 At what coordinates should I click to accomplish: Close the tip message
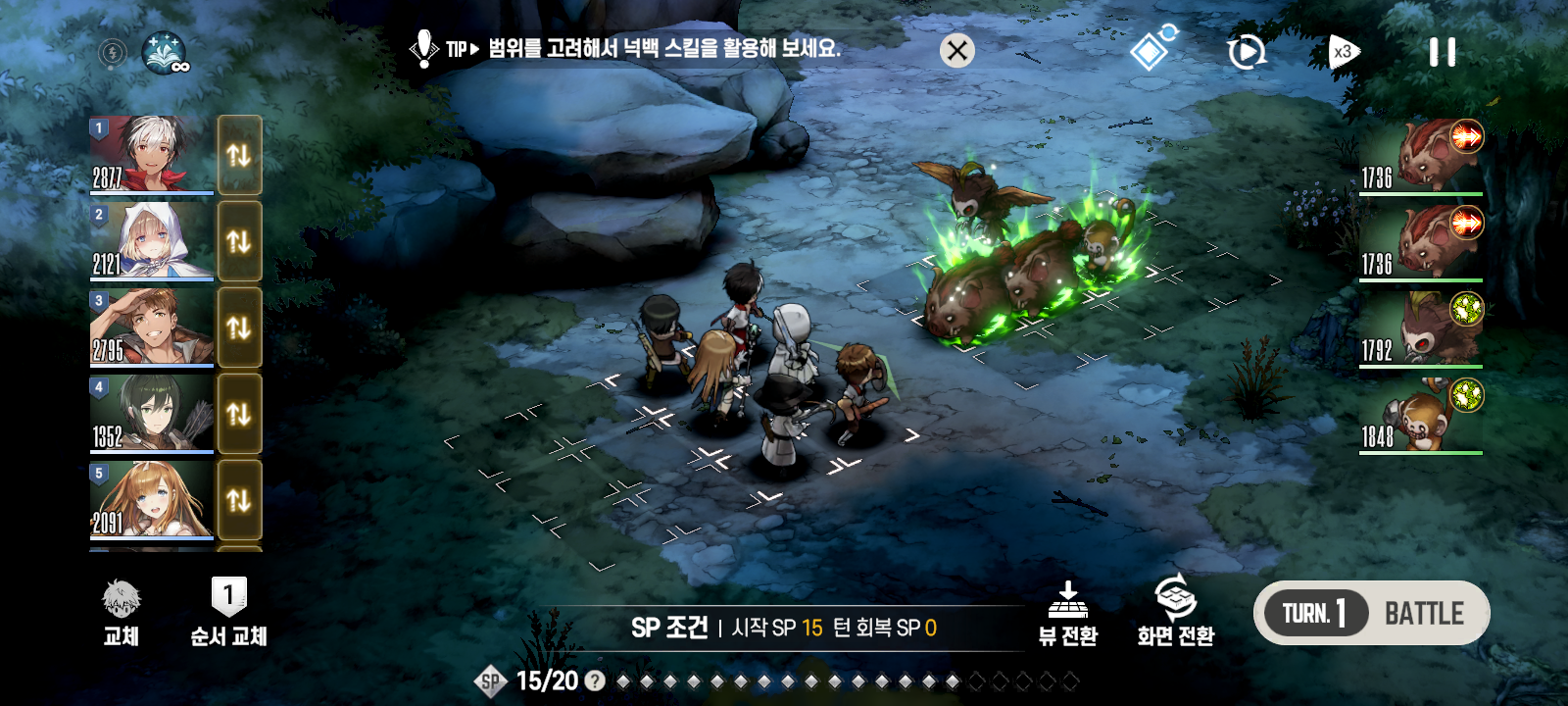click(x=957, y=50)
